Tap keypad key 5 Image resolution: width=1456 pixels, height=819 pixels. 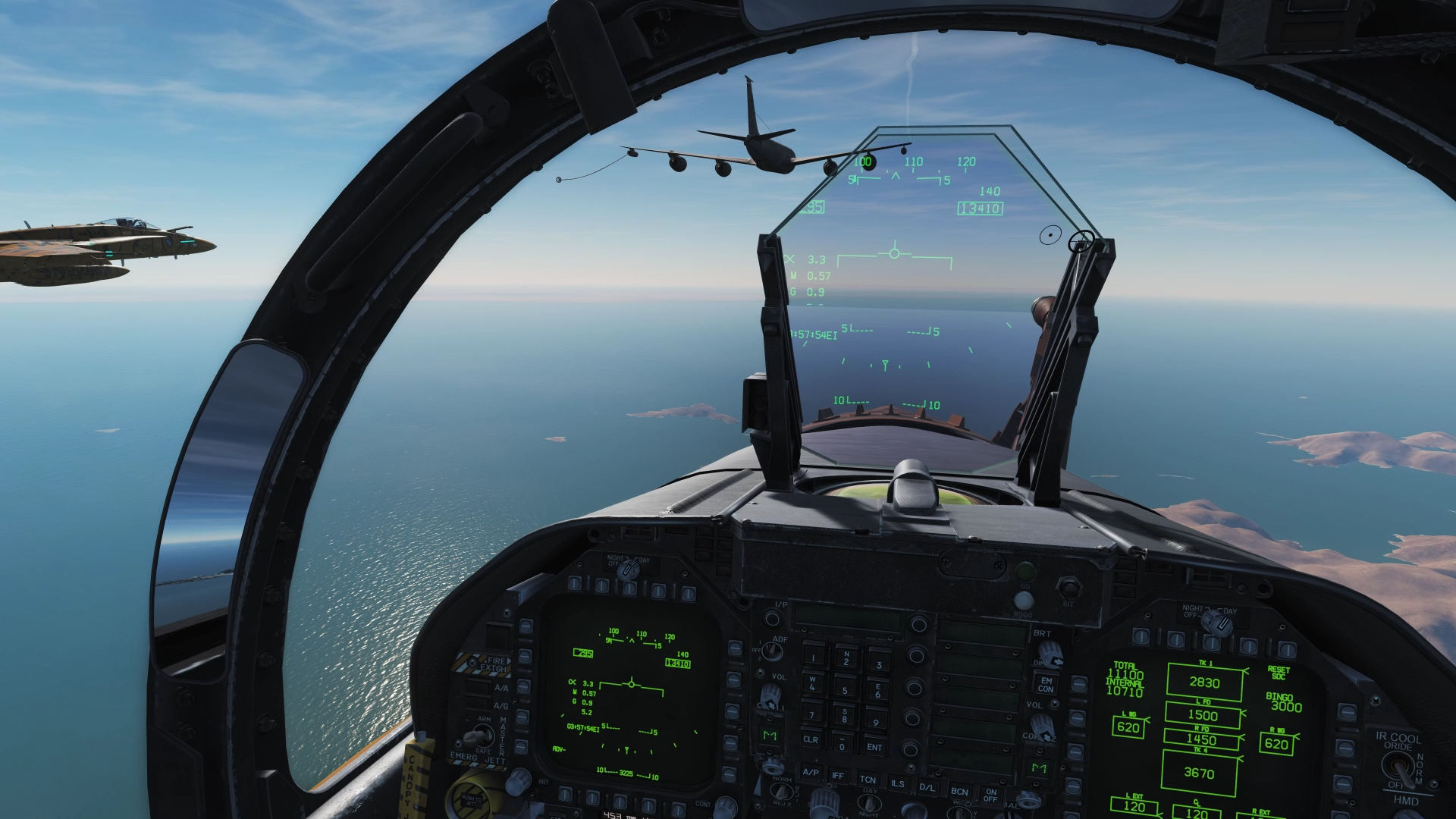click(x=845, y=690)
